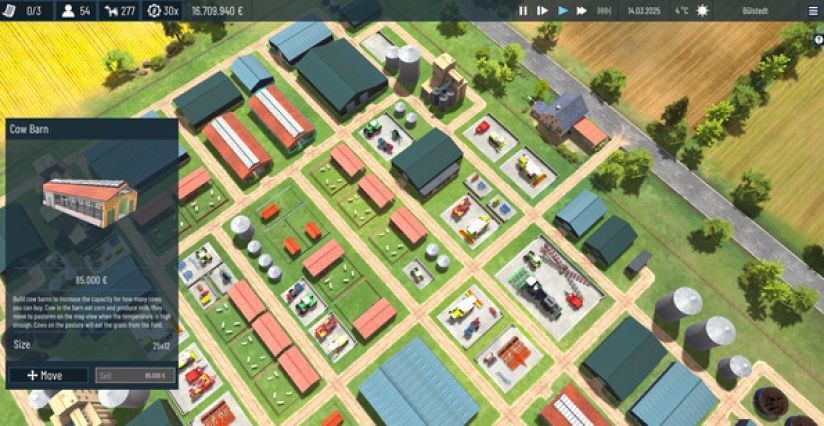
Task: Open the hamburger main menu
Action: pos(812,11)
